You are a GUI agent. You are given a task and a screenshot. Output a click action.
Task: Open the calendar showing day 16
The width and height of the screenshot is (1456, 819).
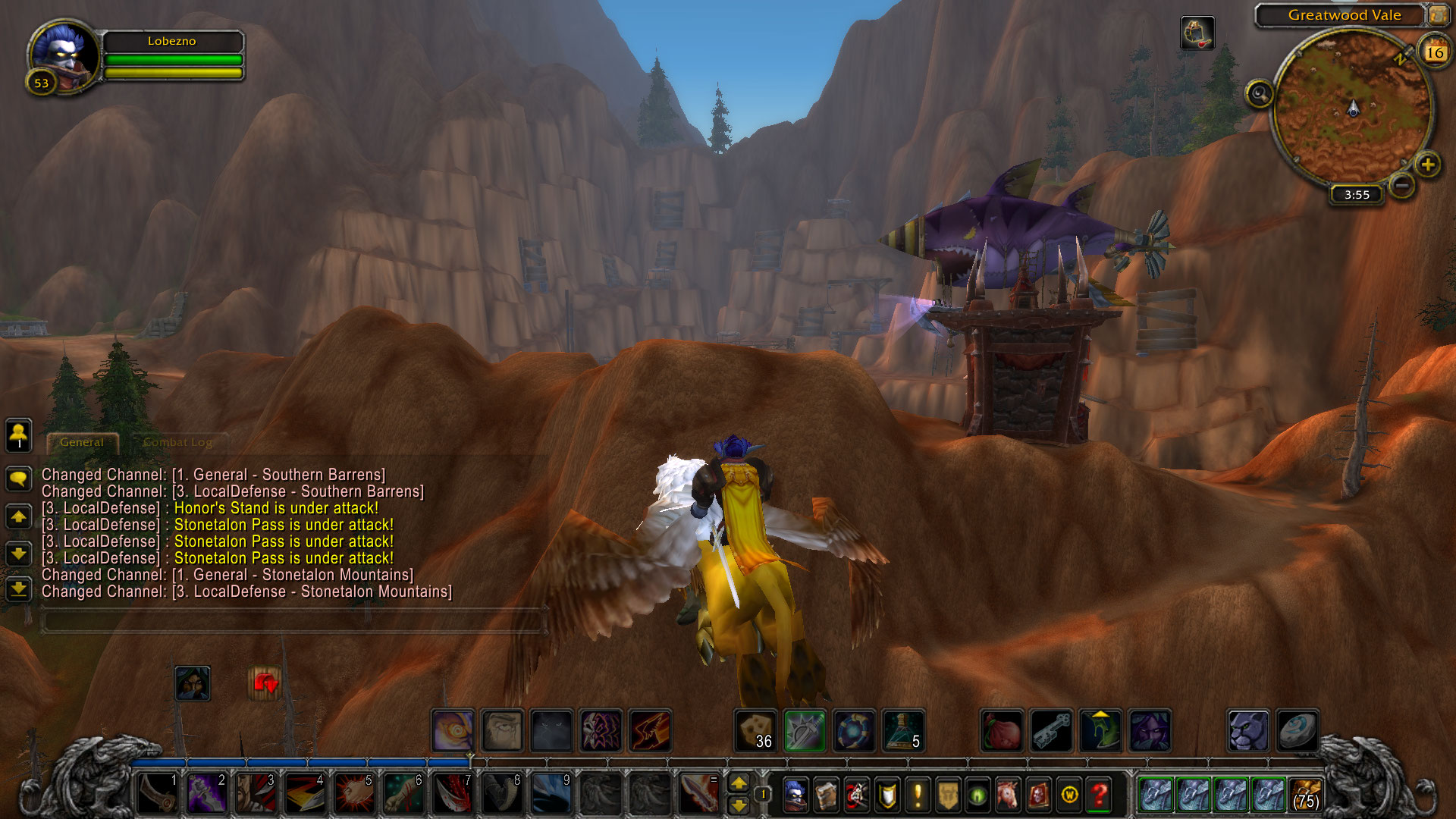coord(1434,52)
